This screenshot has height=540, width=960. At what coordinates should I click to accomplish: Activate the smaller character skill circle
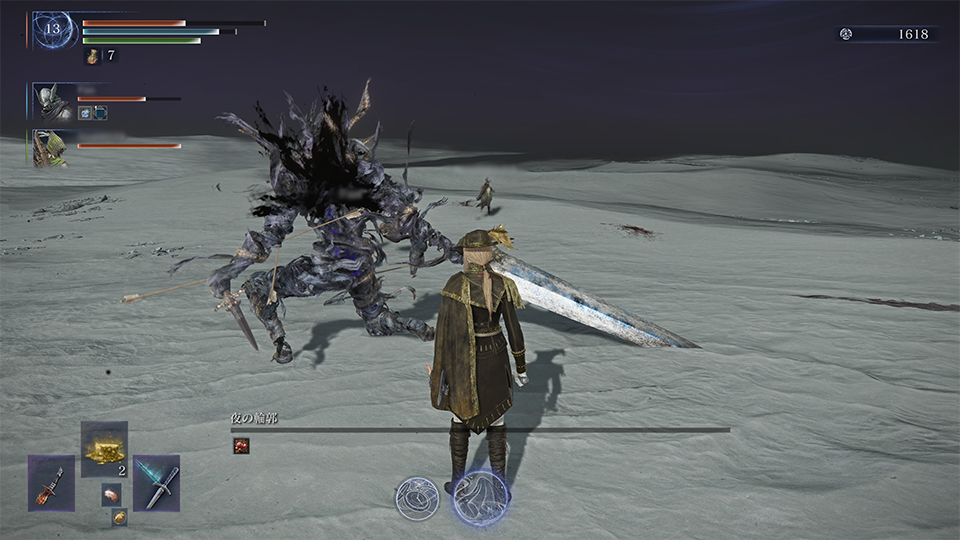tap(415, 498)
